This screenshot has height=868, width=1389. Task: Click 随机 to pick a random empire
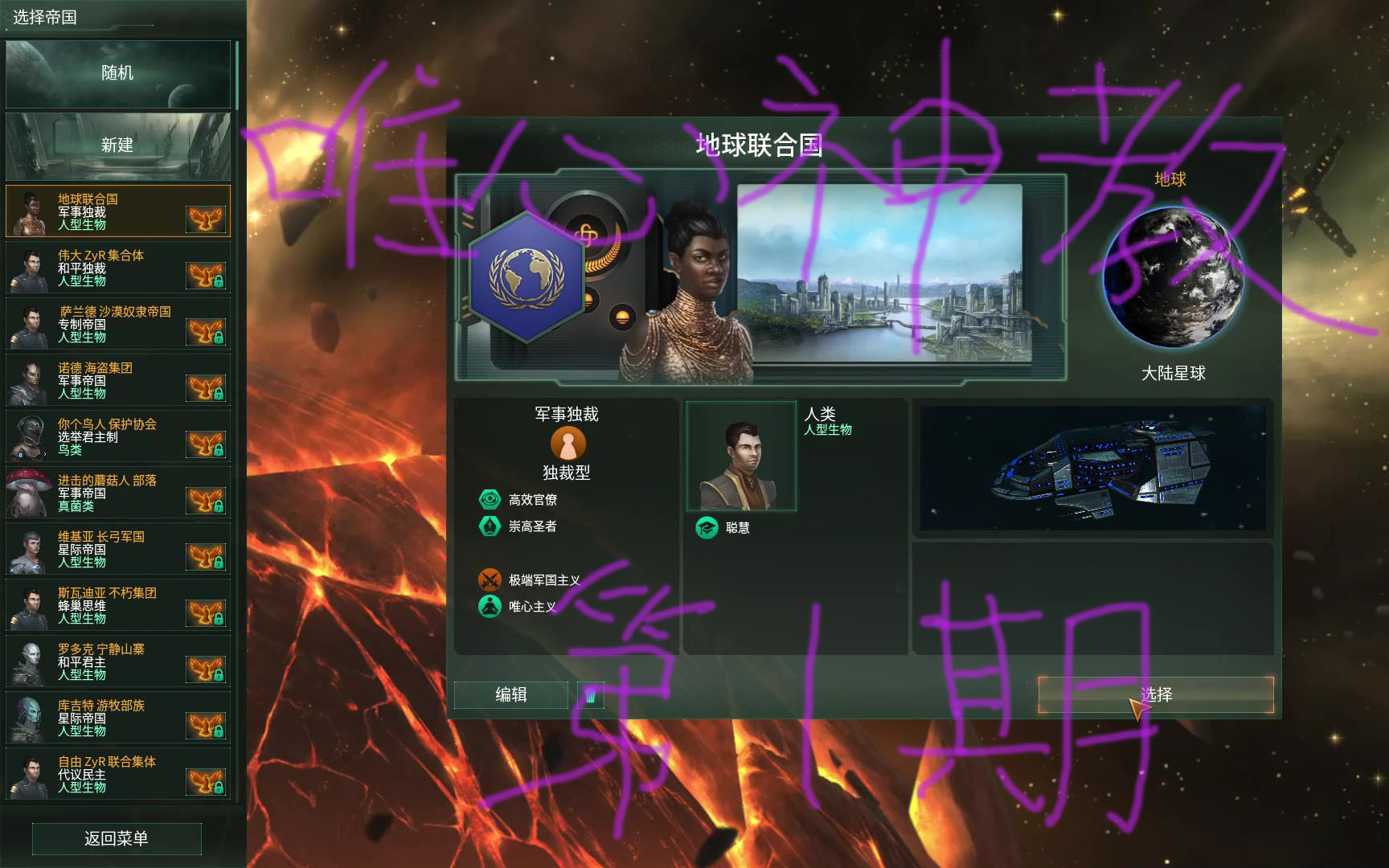click(x=117, y=73)
